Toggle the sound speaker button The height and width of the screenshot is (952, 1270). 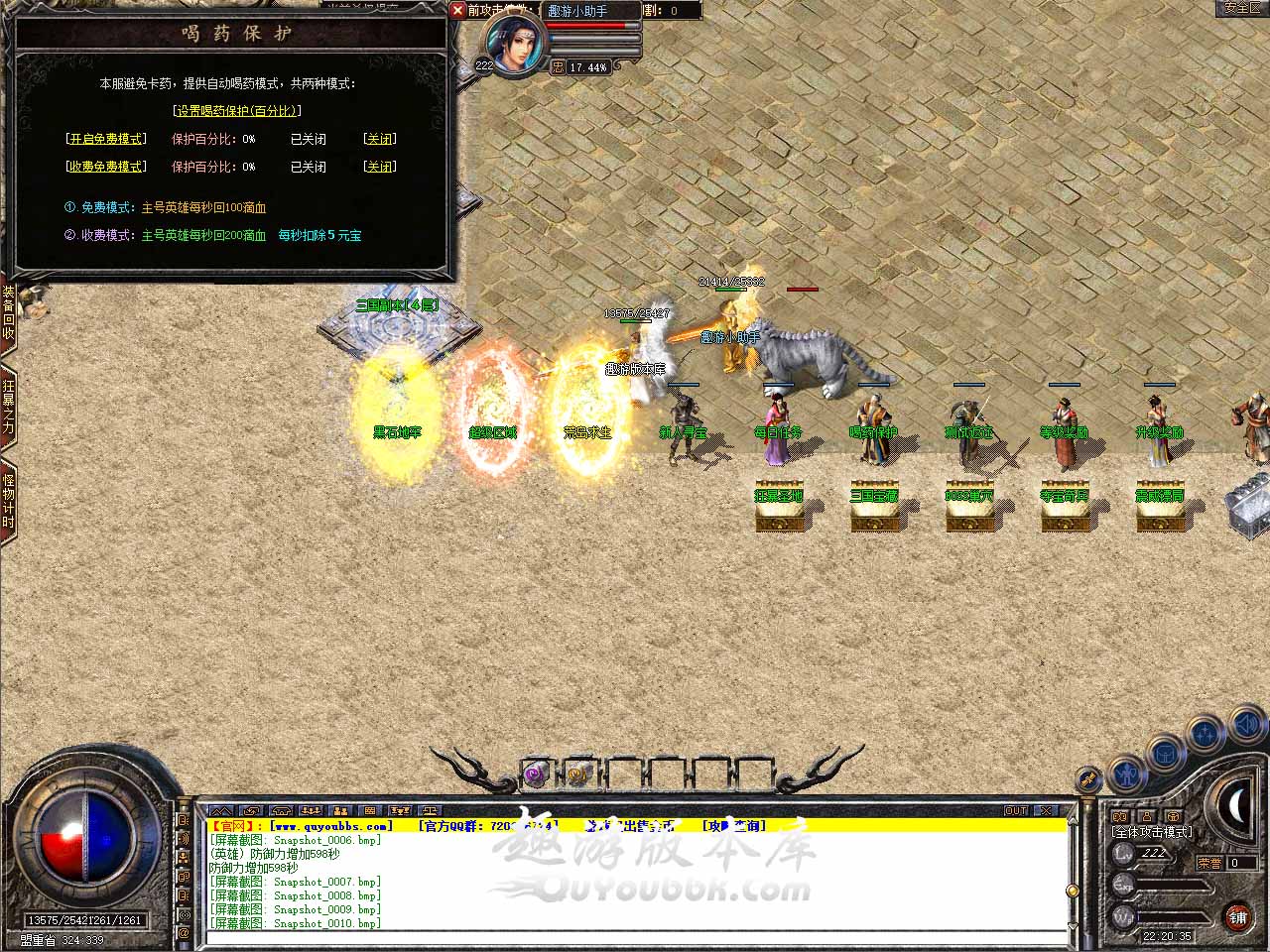click(x=1247, y=727)
